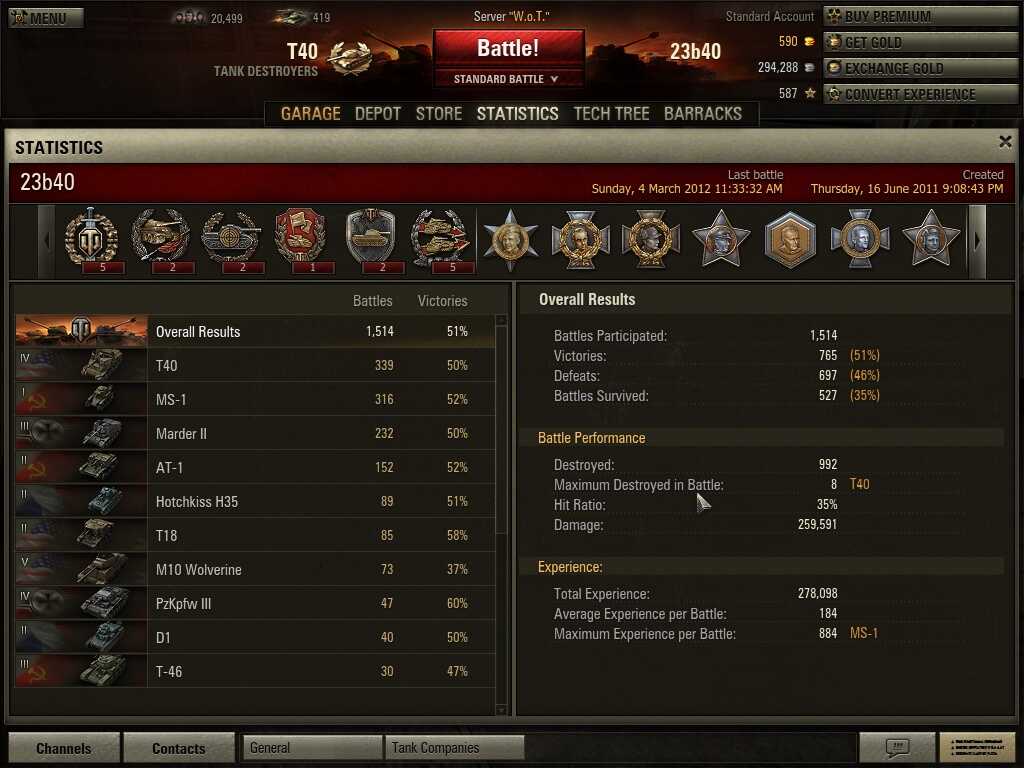Screen dimensions: 1024x768
Task: Open the Contacts list button
Action: [178, 748]
